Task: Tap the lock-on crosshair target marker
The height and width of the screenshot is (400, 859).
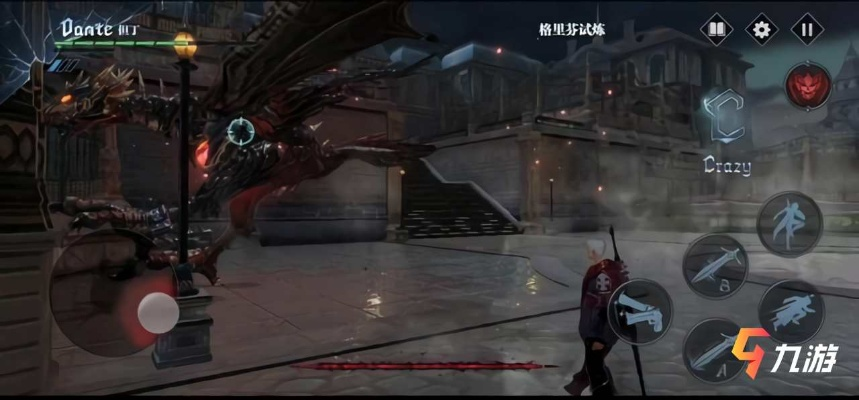Action: pos(240,130)
